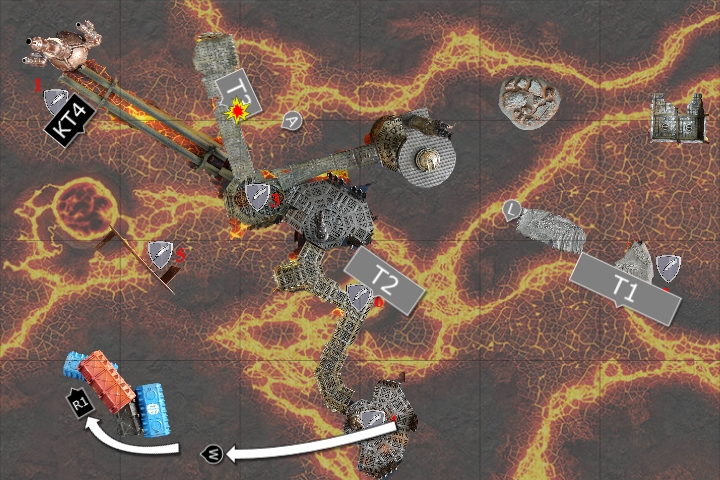Screen dimensions: 720x480
Task: Select the small round L marker
Action: [x=511, y=209]
